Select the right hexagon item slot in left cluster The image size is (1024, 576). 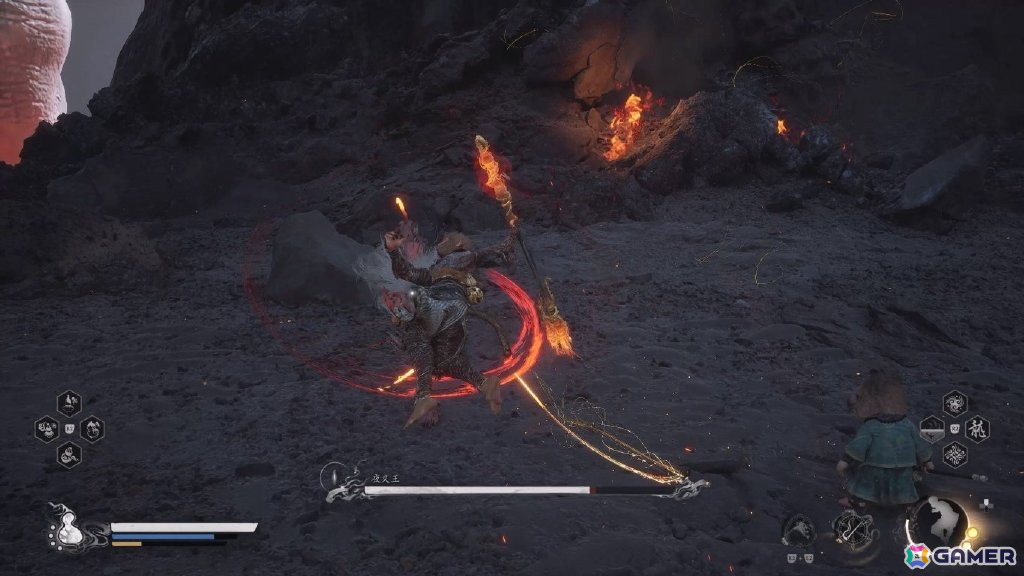tap(92, 429)
